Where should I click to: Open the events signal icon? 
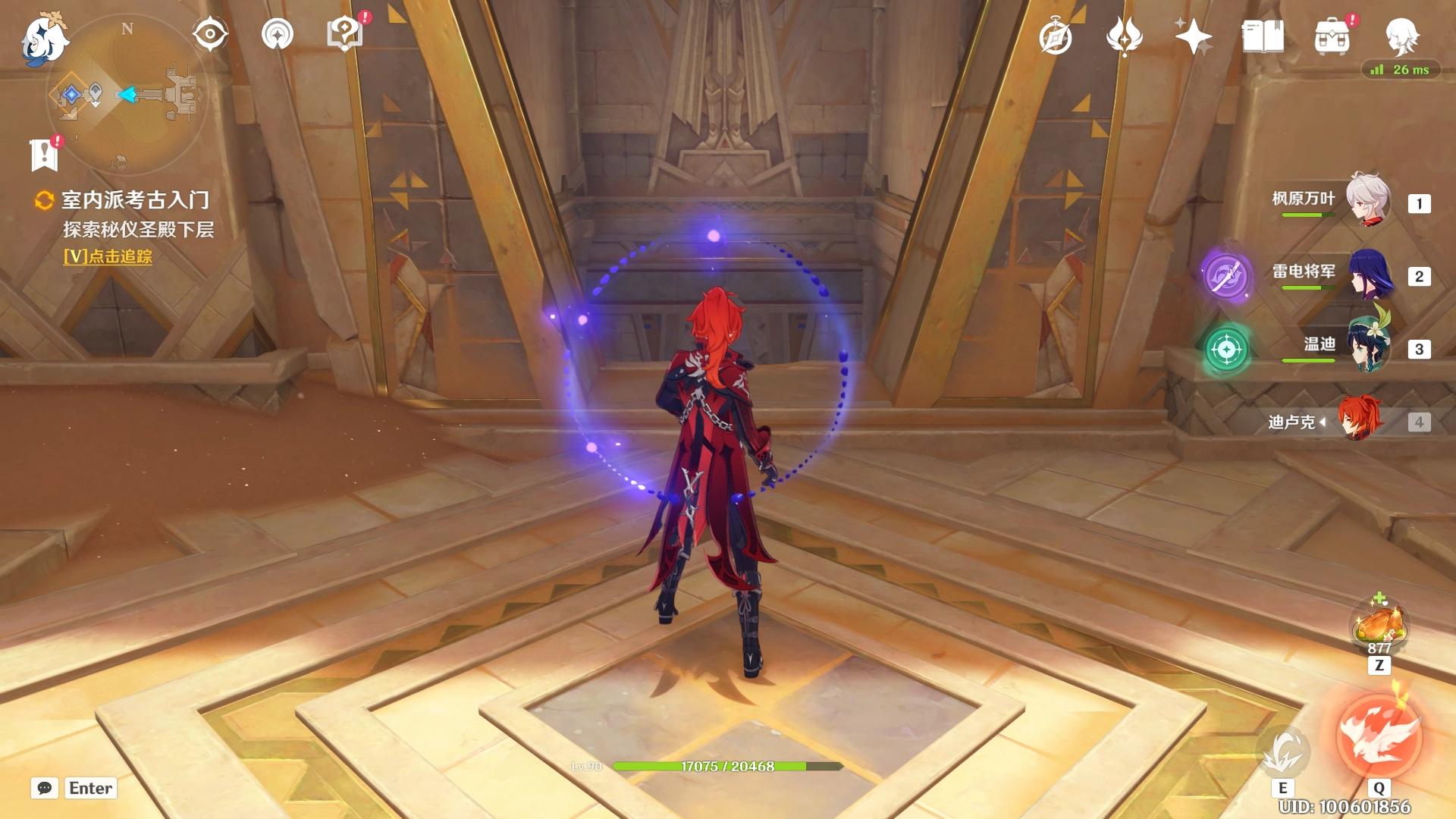click(277, 34)
